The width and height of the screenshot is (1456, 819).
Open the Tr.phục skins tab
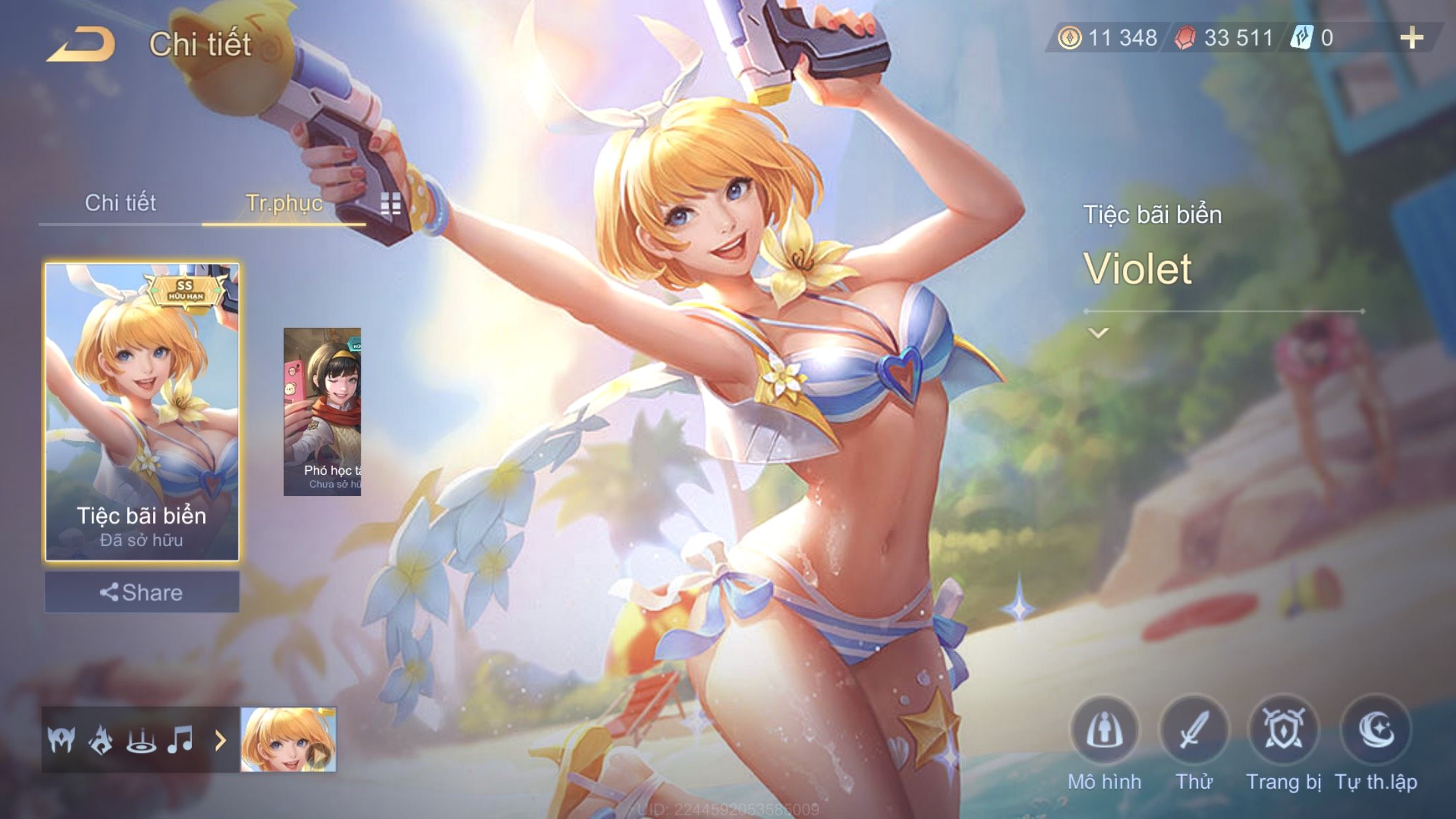click(x=284, y=203)
